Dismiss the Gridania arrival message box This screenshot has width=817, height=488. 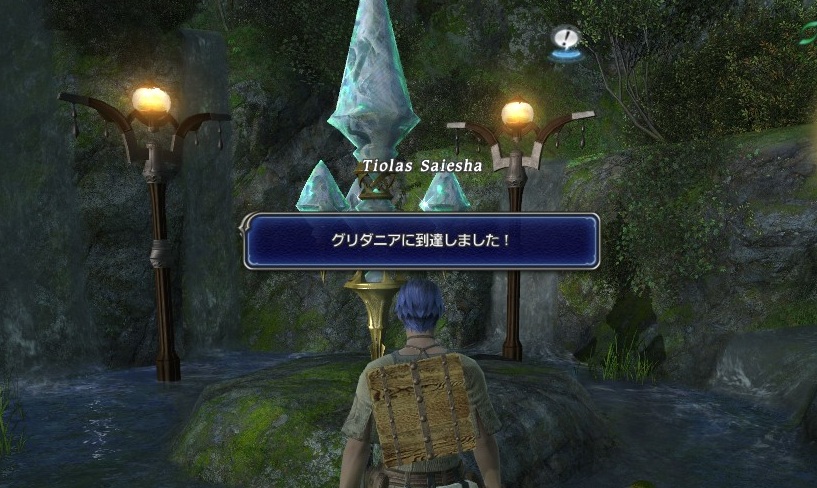pyautogui.click(x=421, y=241)
